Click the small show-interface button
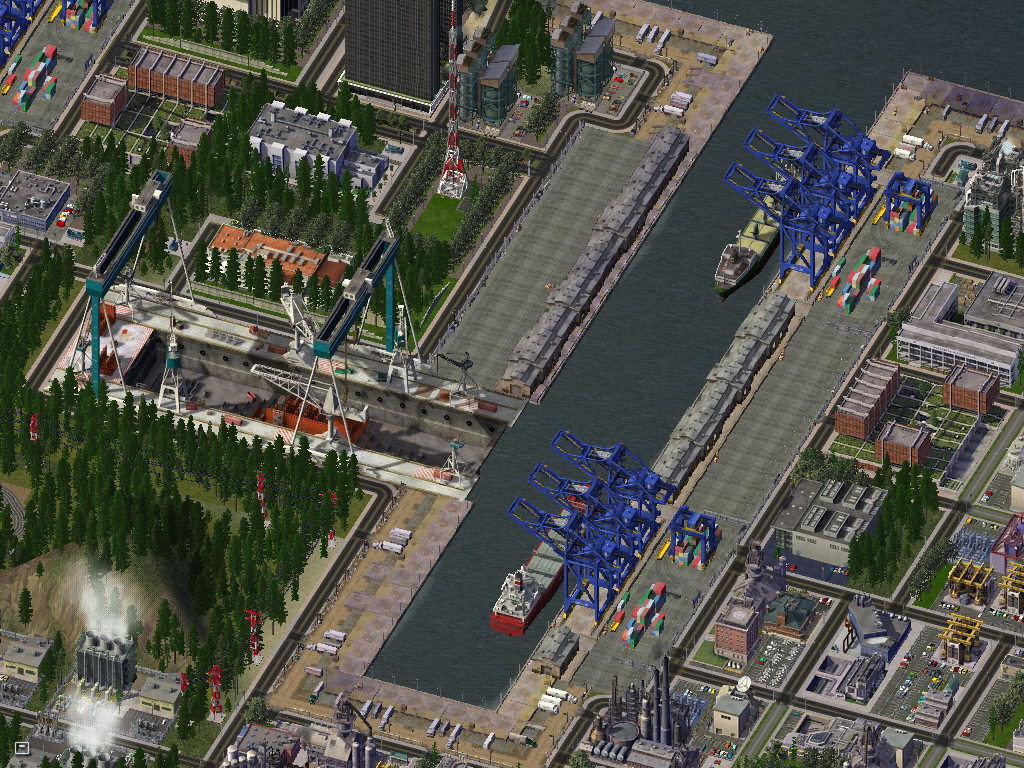This screenshot has width=1024, height=768. (x=22, y=747)
